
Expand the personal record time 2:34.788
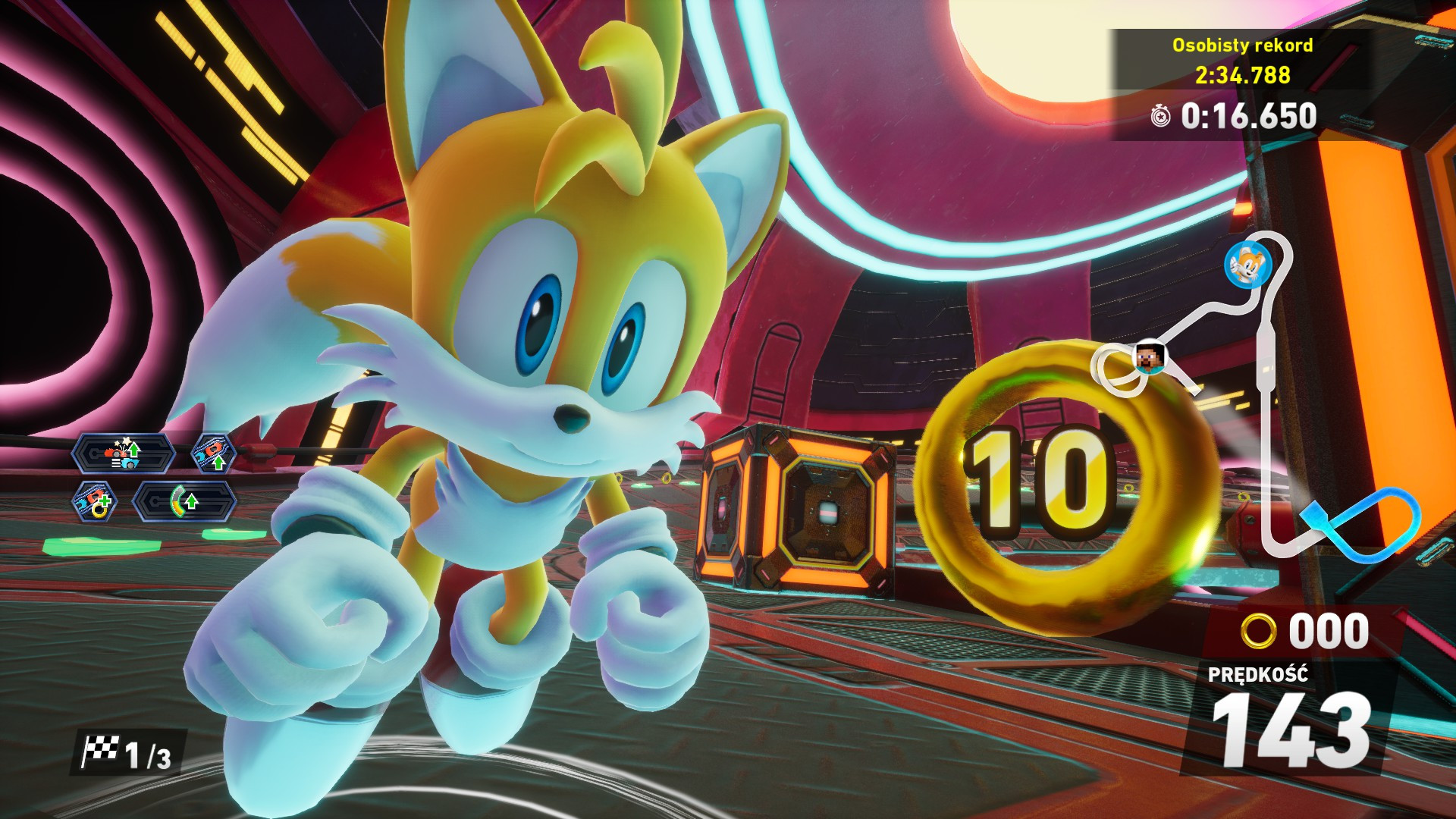tap(1242, 74)
